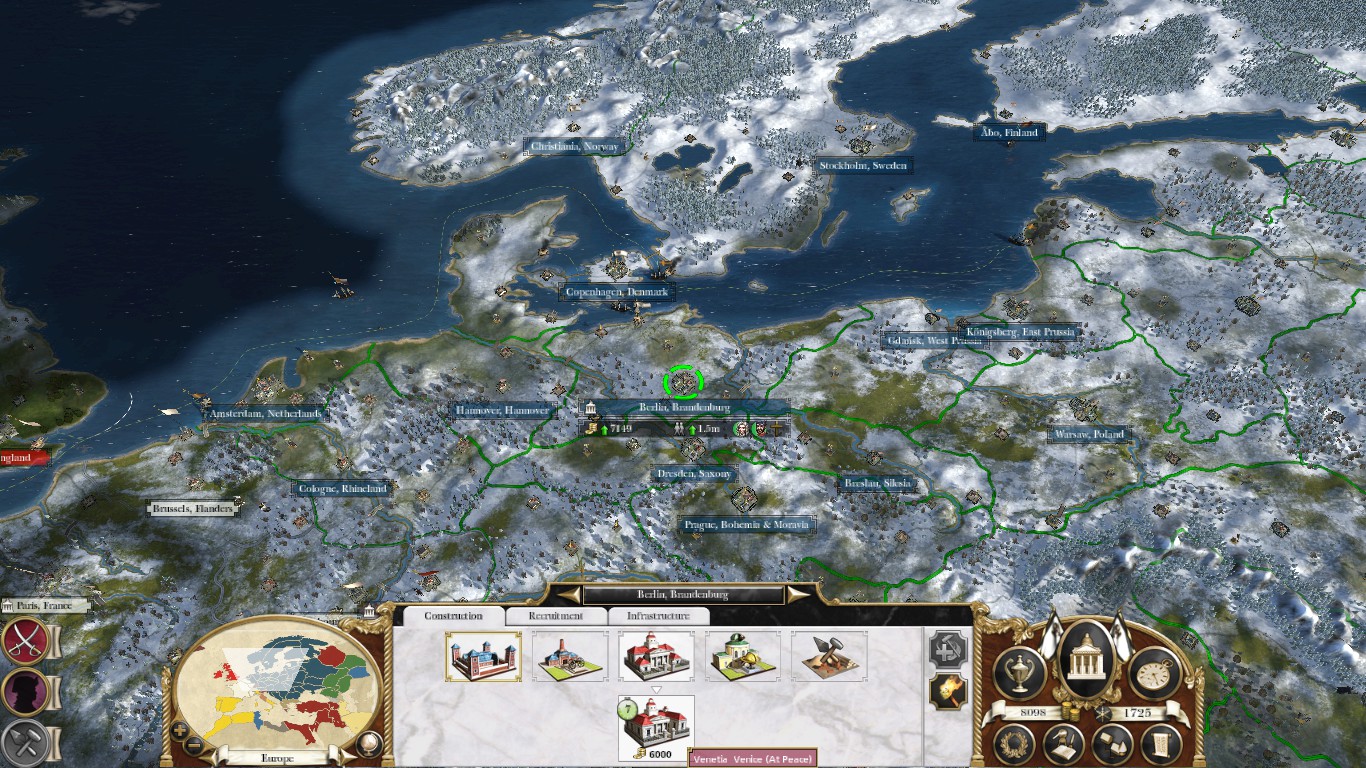End turn with the pocket watch button
This screenshot has width=1366, height=768.
click(1155, 673)
